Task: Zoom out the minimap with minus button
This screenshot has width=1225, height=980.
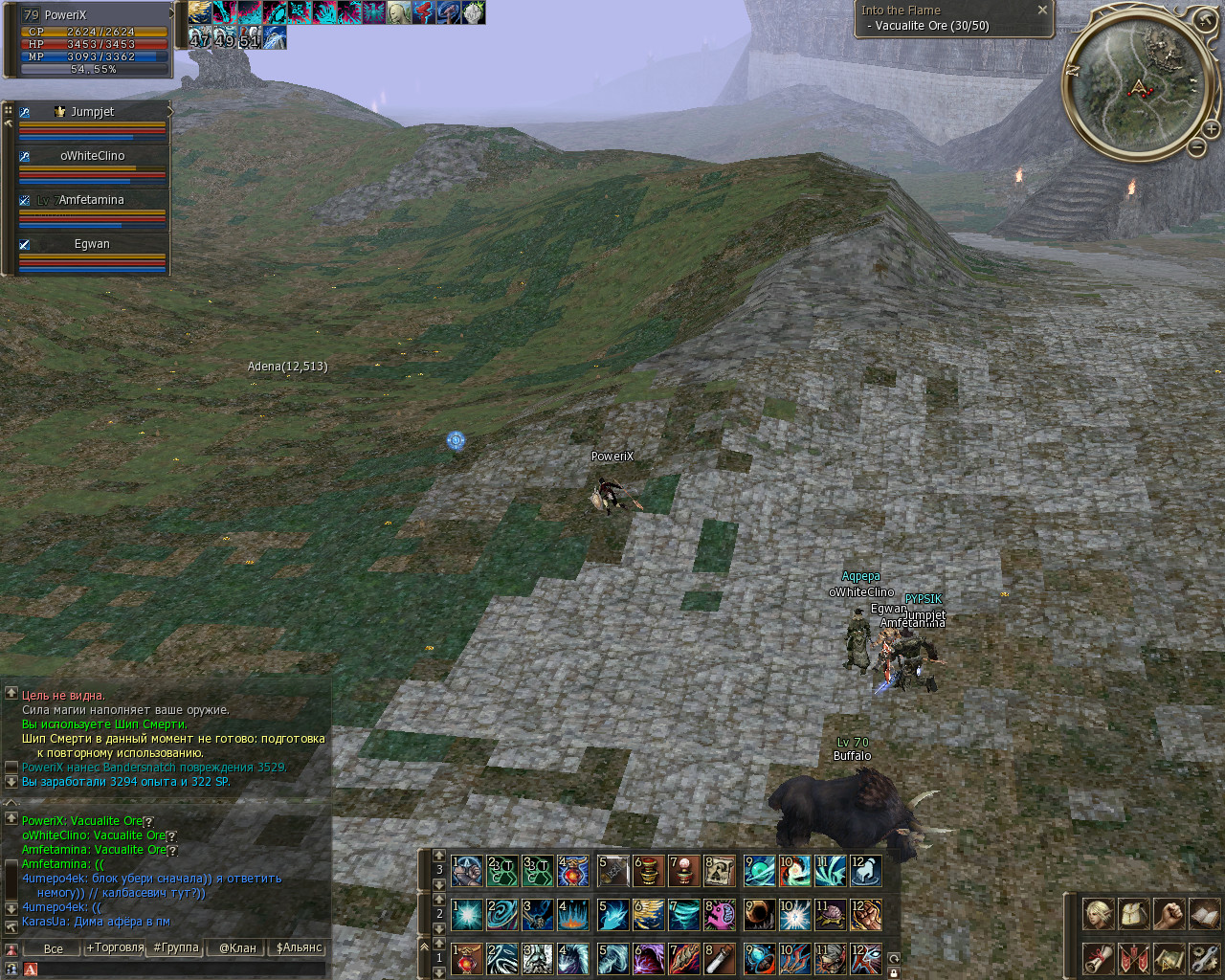Action: (x=1196, y=146)
